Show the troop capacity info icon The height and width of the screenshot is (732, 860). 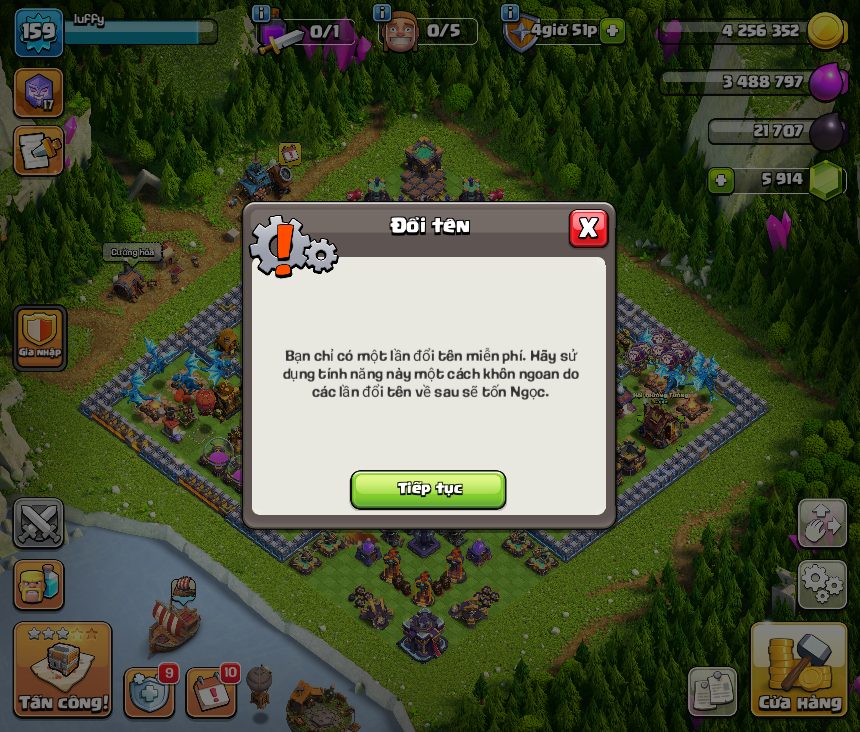261,13
